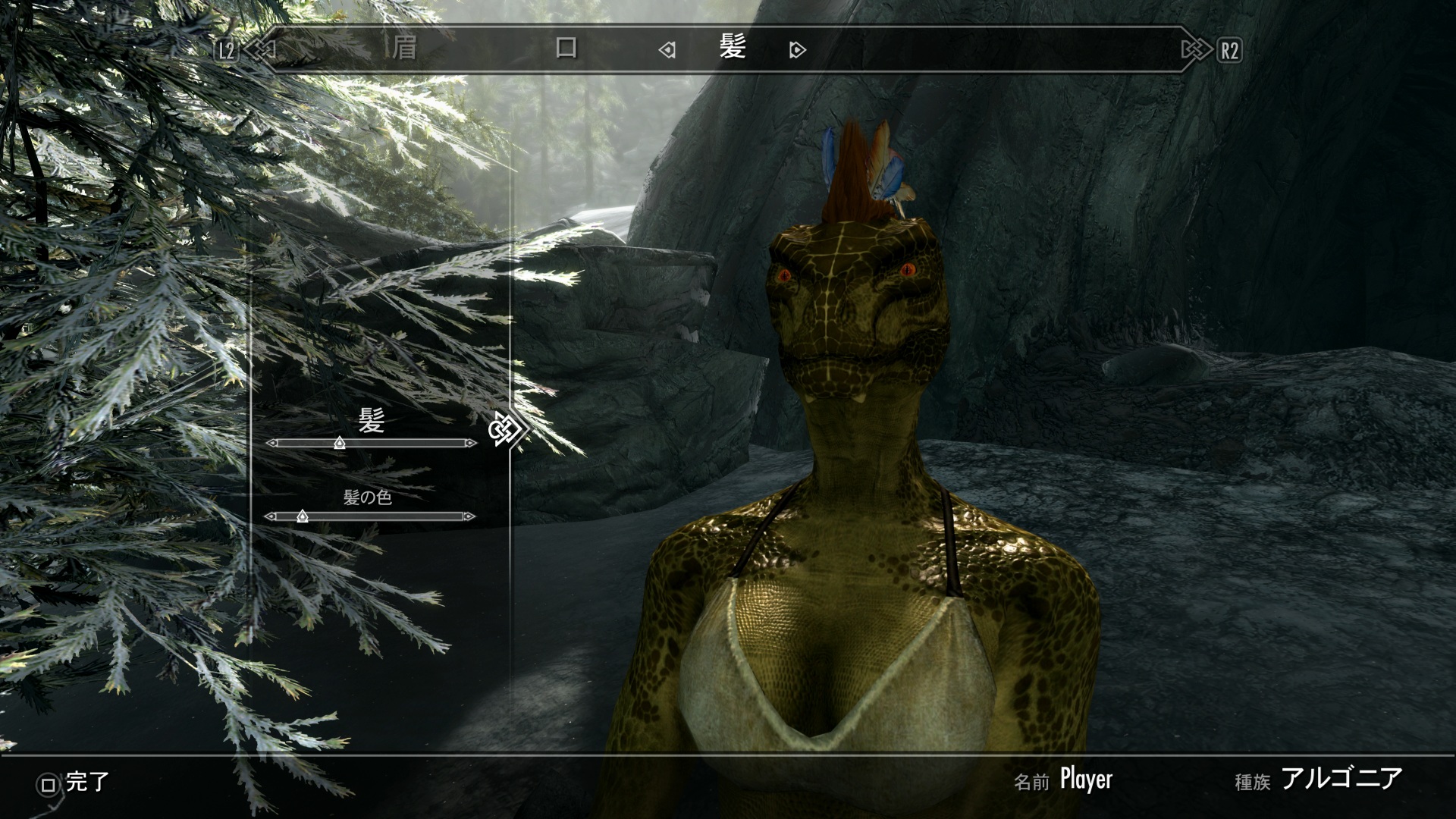
Task: Open the 種族 アルゴニア race selection
Action: [1341, 779]
